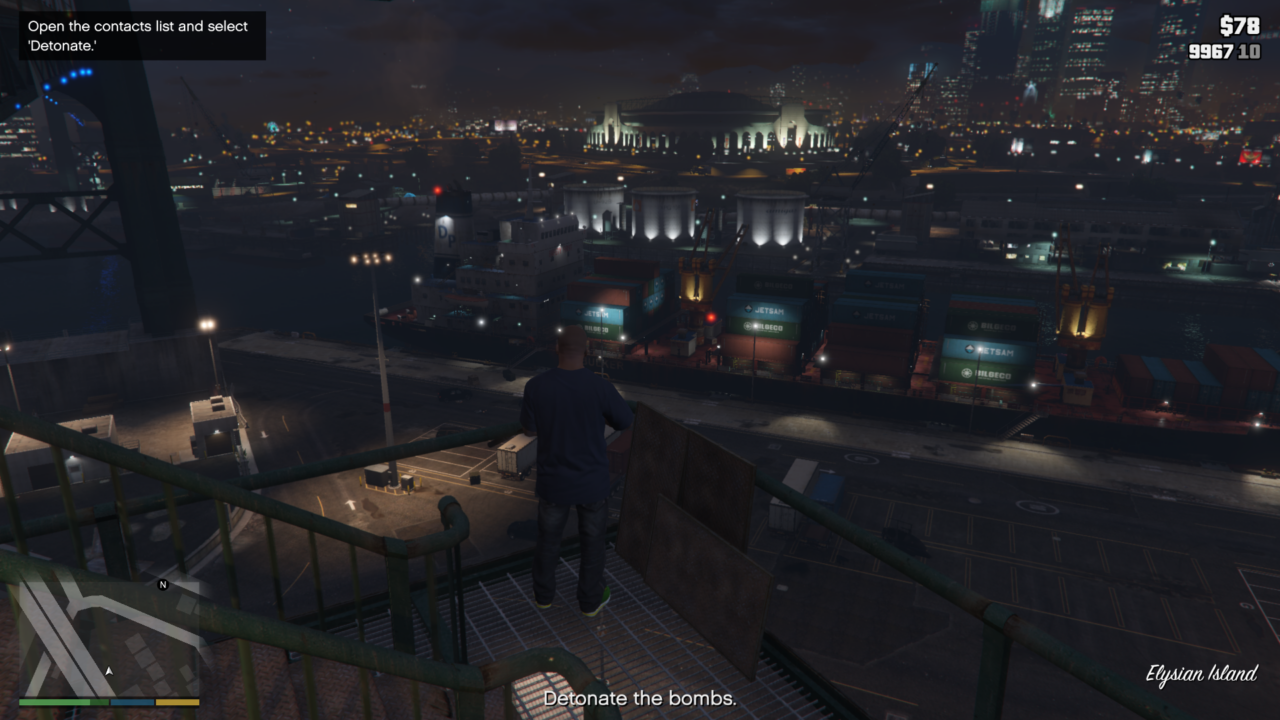The image size is (1280, 720).
Task: Expand the minimap in the bottom-left corner
Action: point(105,640)
